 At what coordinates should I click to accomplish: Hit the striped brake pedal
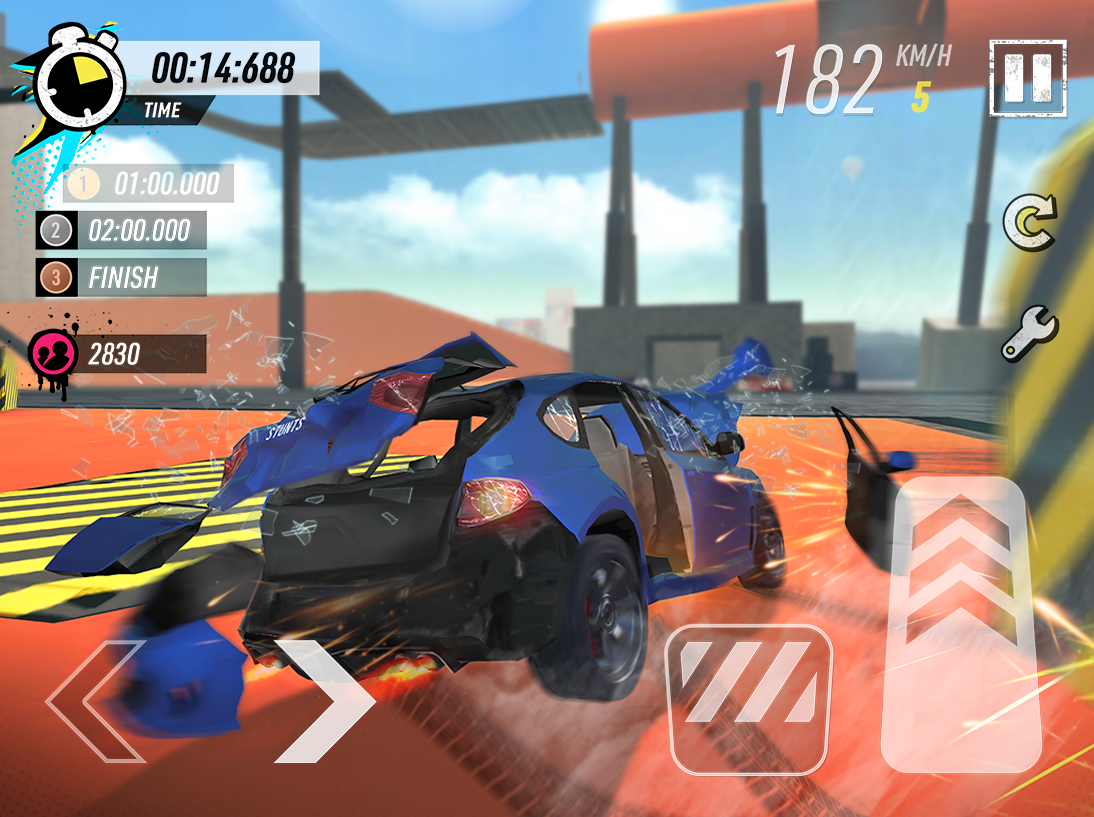point(749,699)
